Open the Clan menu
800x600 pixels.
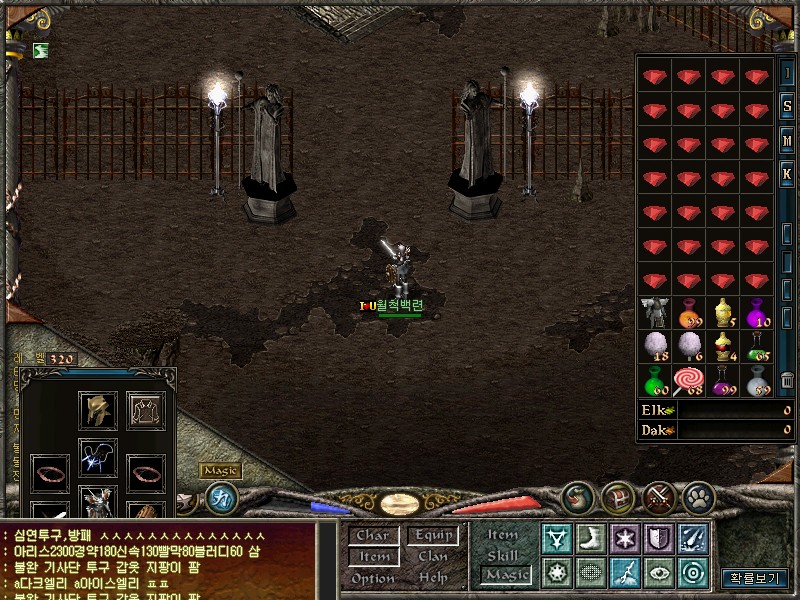(x=433, y=557)
